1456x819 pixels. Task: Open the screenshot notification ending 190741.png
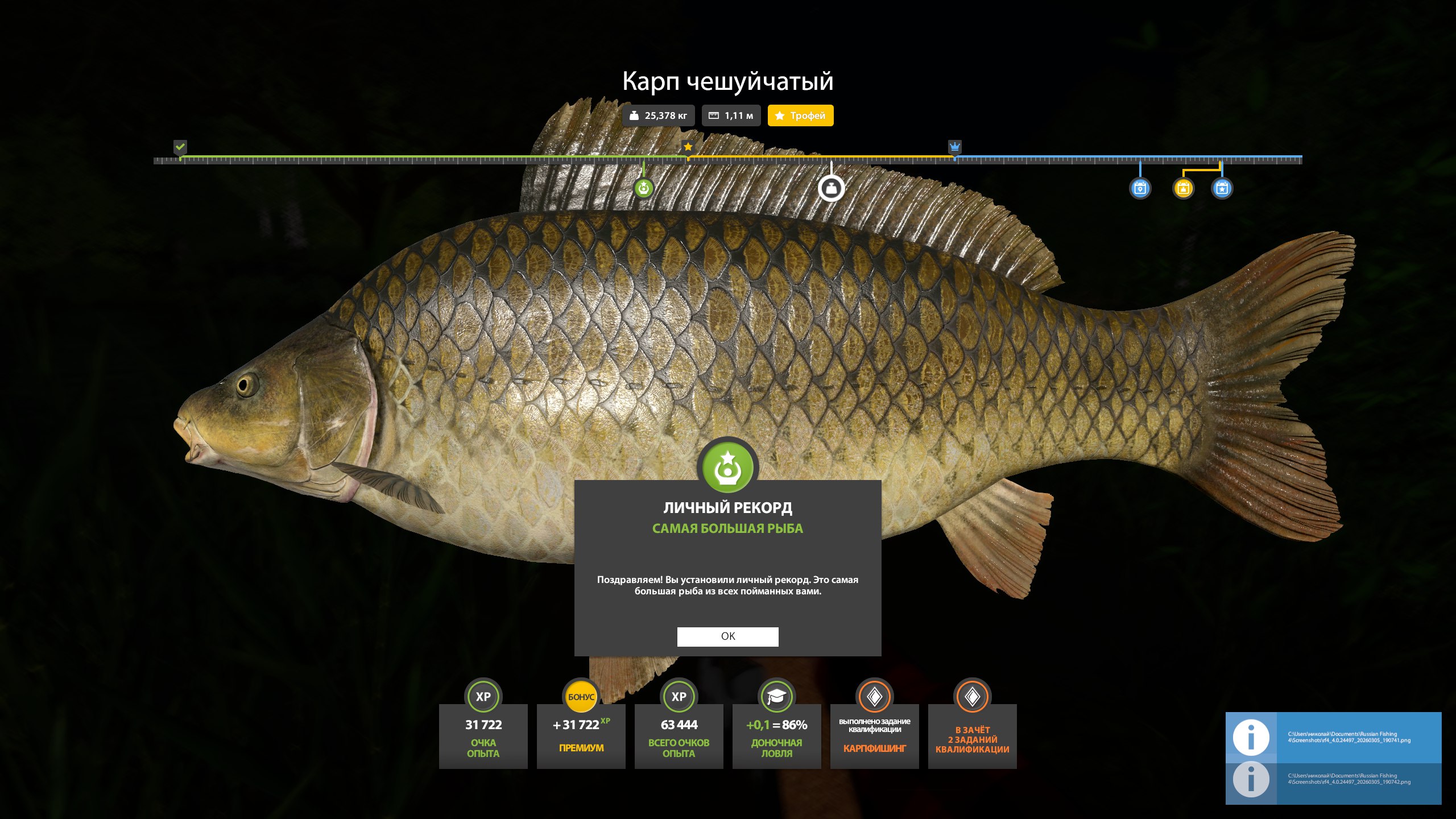[1333, 737]
